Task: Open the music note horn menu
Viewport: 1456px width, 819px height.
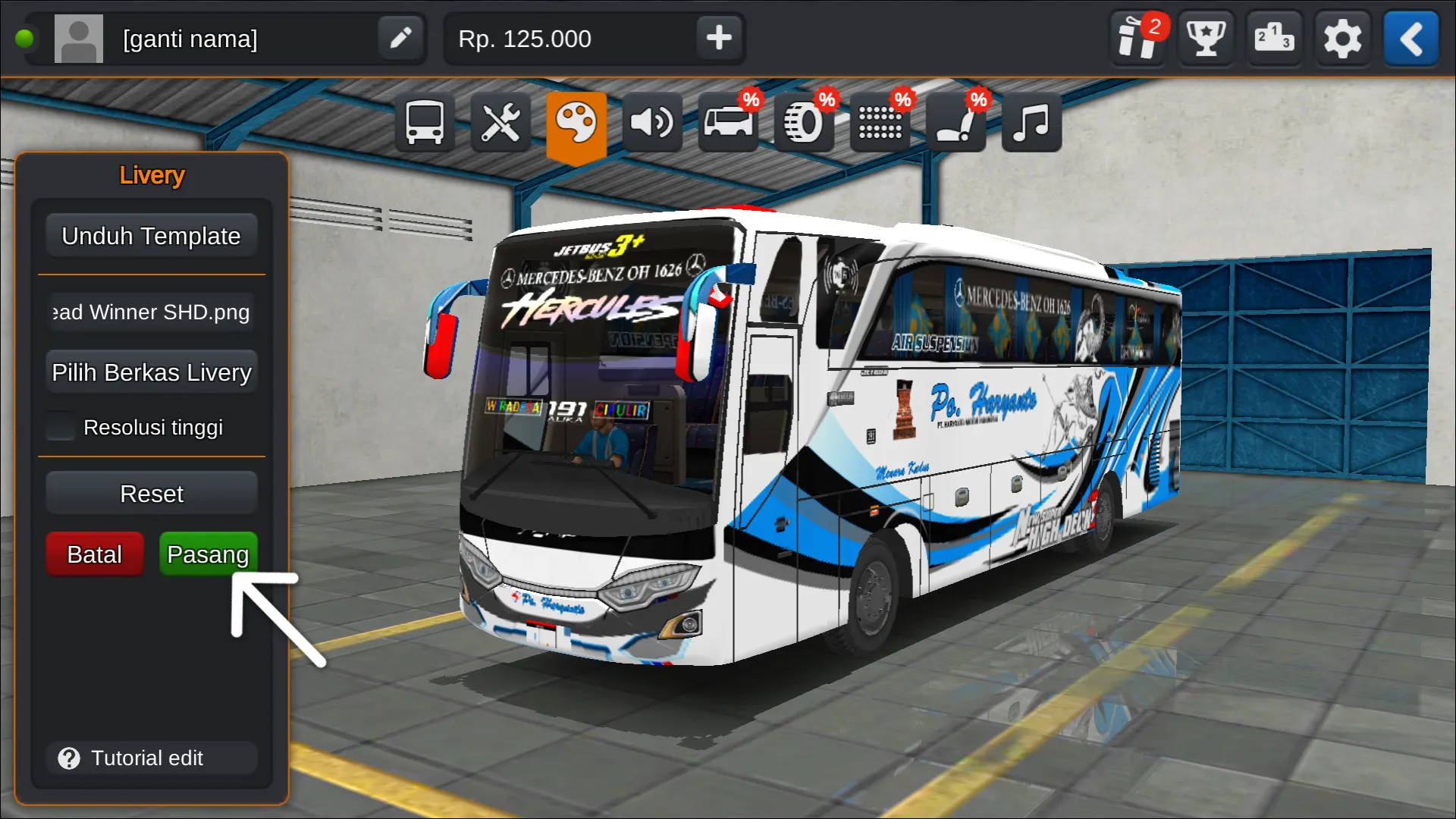Action: click(1030, 121)
